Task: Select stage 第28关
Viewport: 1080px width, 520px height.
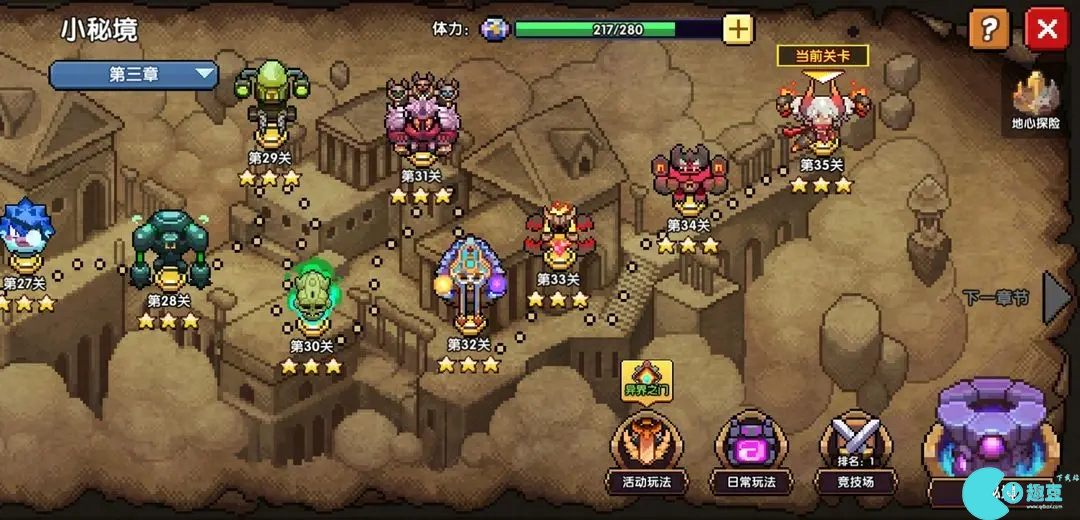Action: 169,253
